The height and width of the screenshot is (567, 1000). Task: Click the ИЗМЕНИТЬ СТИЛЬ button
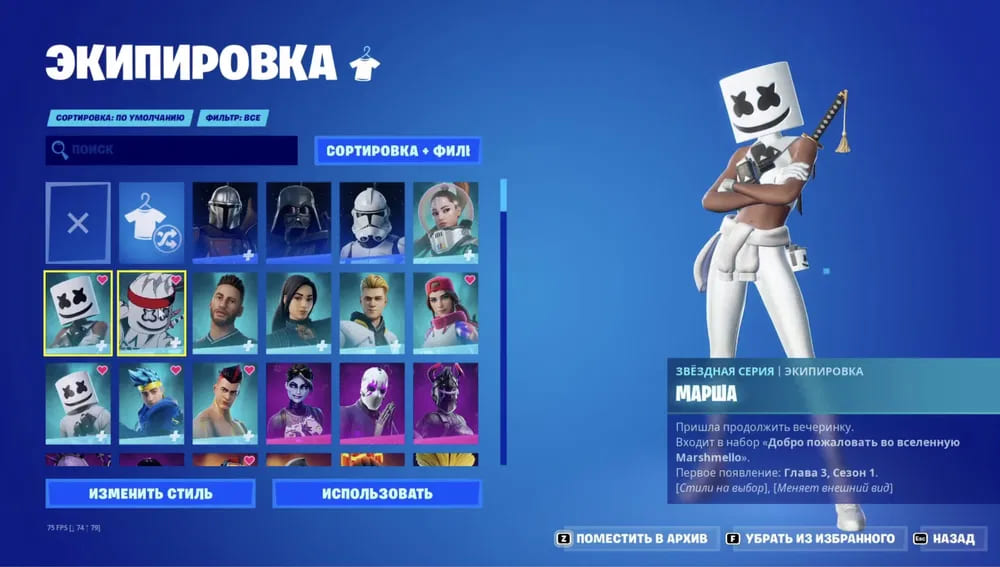click(150, 493)
